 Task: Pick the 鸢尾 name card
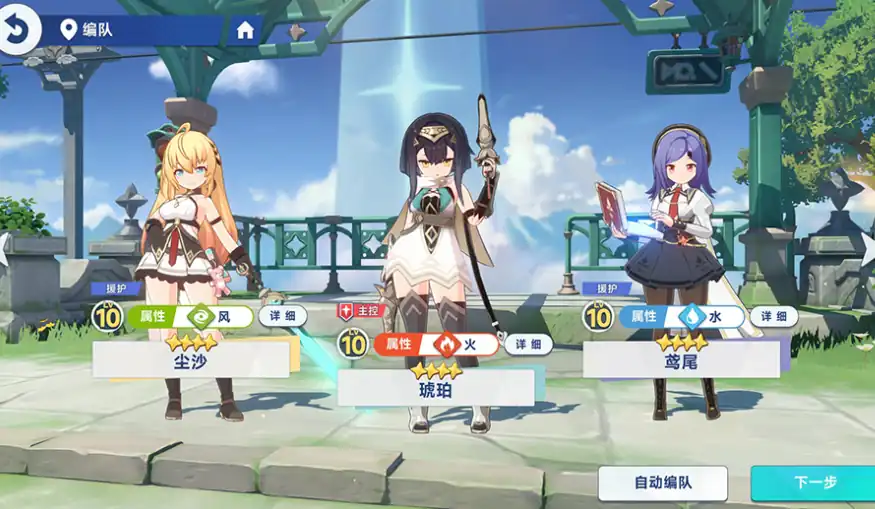point(681,360)
